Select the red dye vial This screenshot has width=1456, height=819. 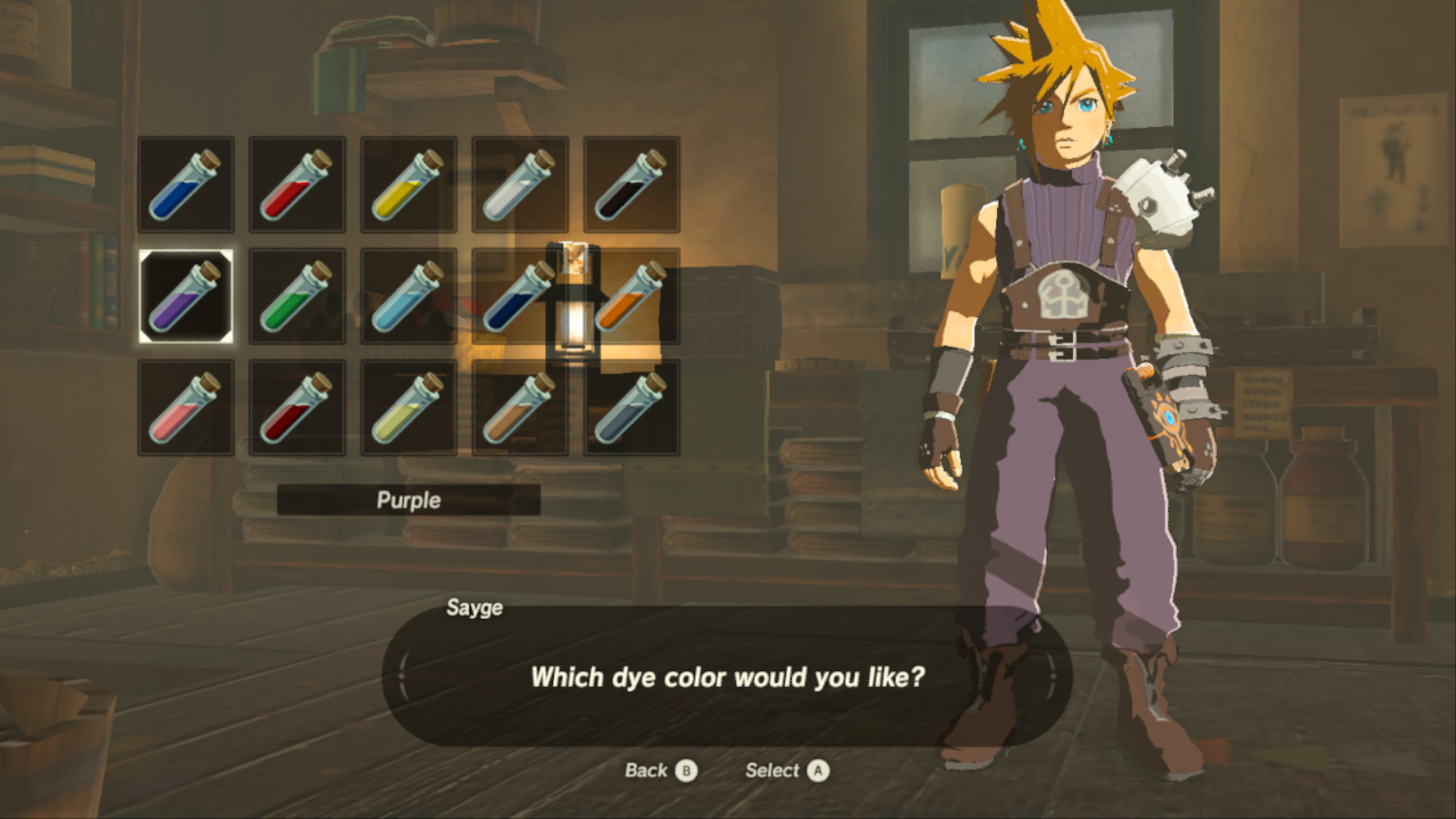click(x=296, y=185)
